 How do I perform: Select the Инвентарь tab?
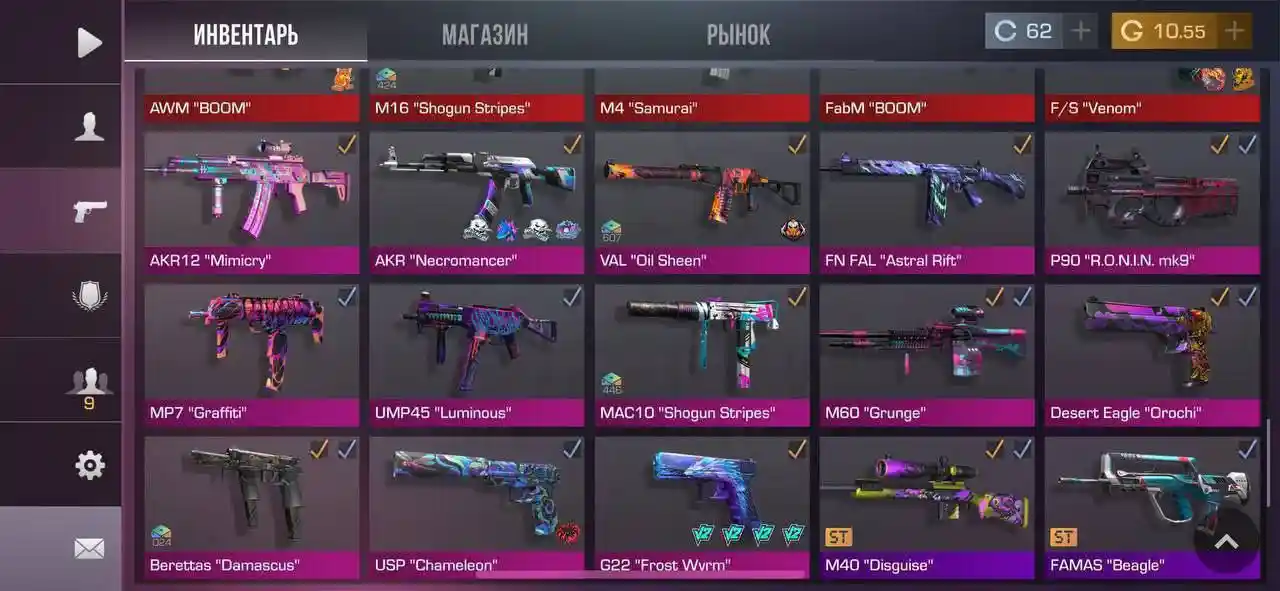pos(245,35)
